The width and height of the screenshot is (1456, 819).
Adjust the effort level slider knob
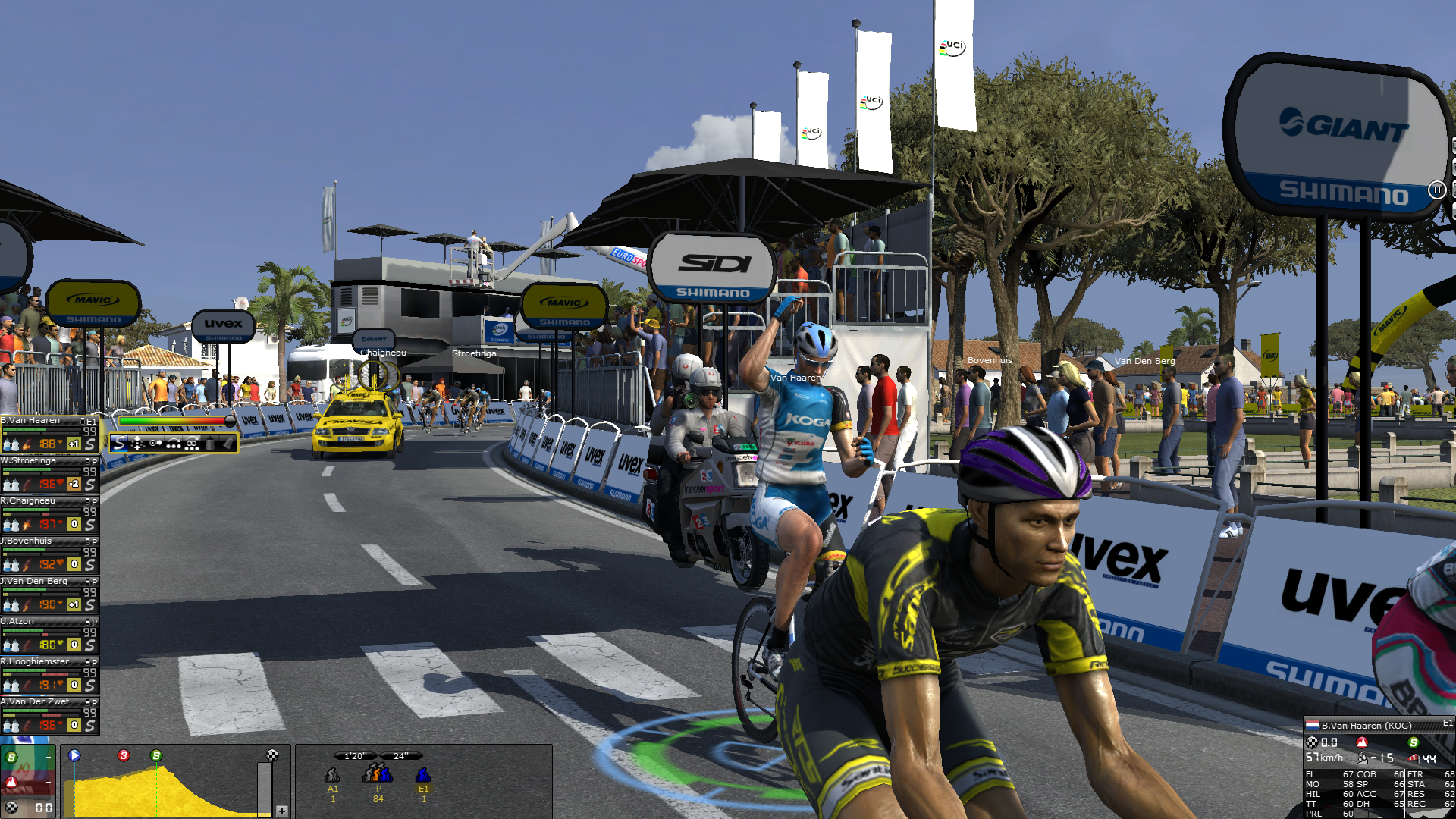pyautogui.click(x=230, y=421)
